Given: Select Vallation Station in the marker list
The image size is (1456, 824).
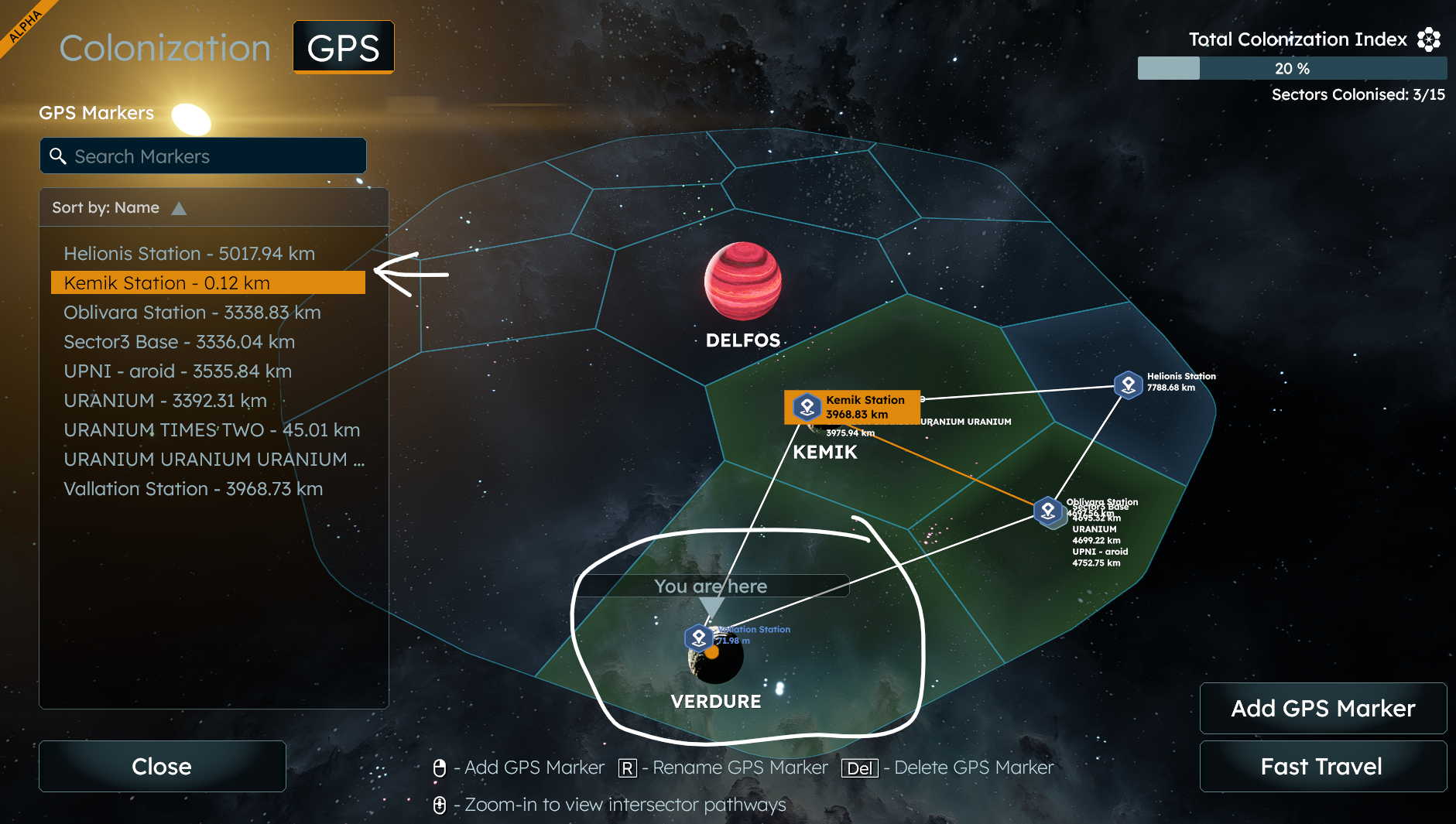Looking at the screenshot, I should 193,489.
